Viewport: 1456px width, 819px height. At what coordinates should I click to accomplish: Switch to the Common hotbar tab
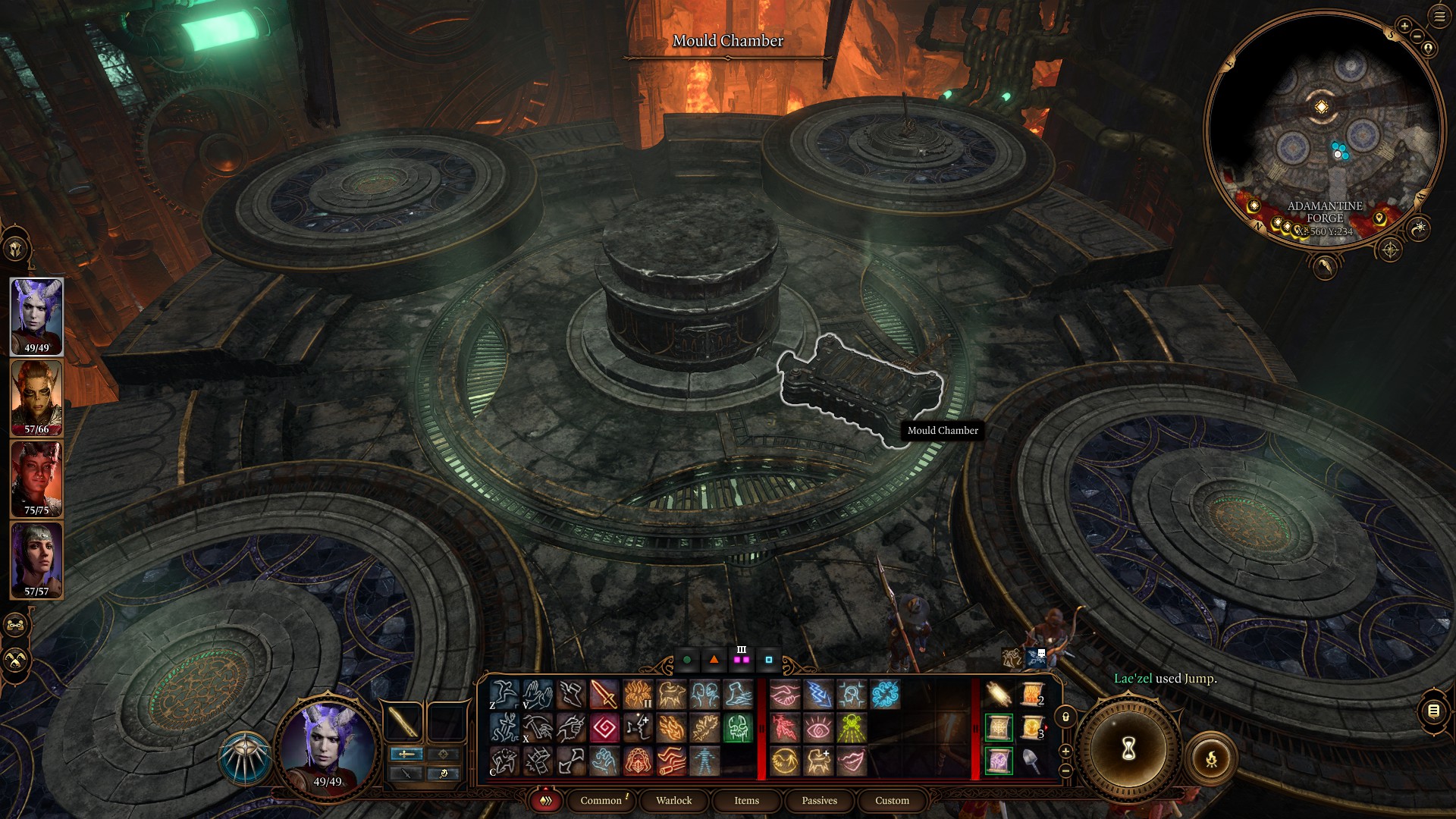tap(601, 800)
